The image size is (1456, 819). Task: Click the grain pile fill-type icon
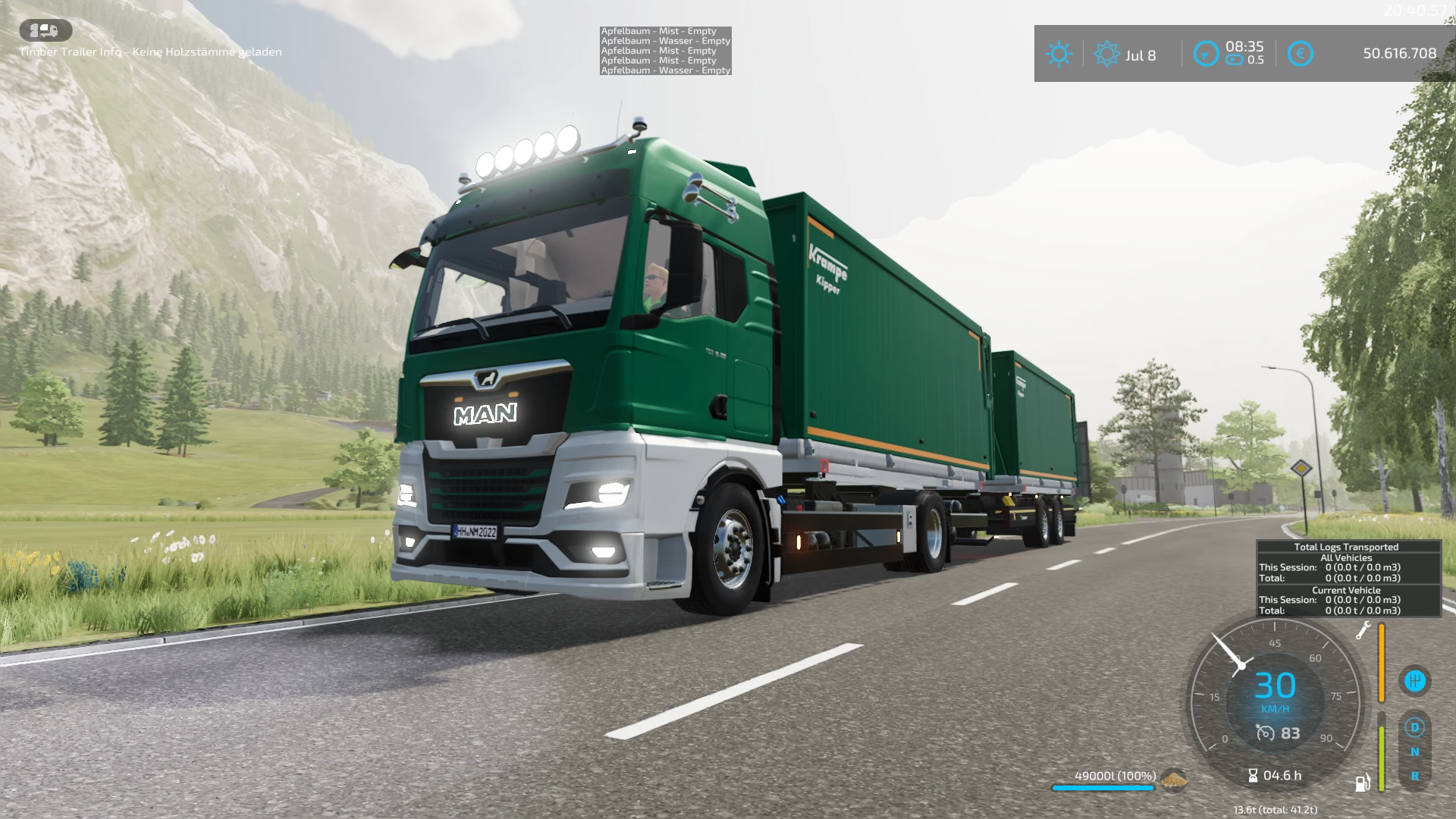(x=1173, y=778)
